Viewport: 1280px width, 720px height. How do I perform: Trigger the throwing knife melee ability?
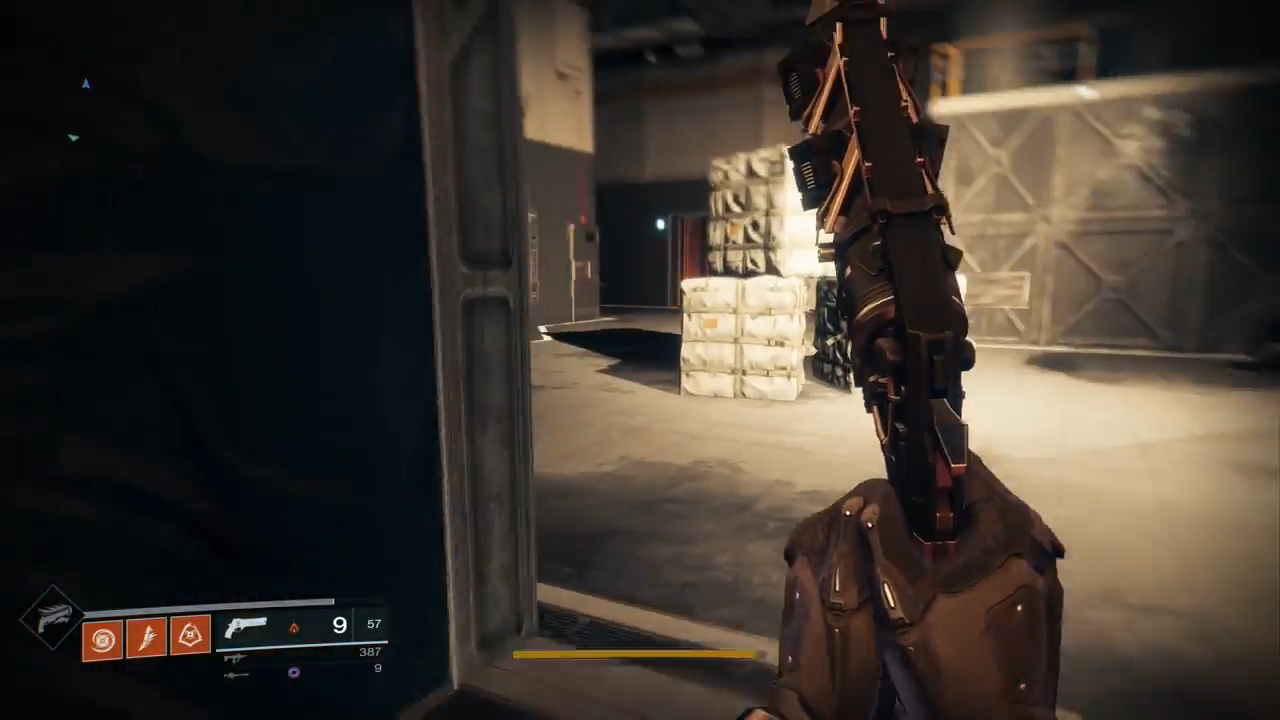[146, 637]
